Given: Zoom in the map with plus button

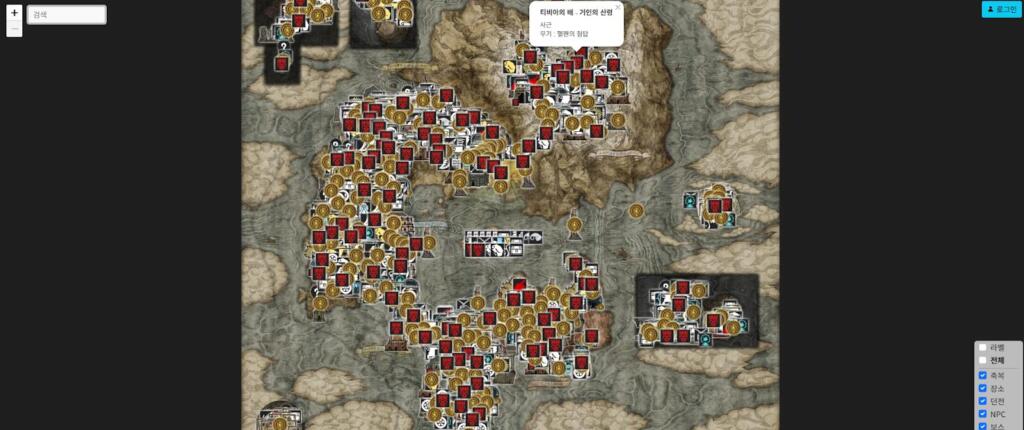Looking at the screenshot, I should 14,13.
